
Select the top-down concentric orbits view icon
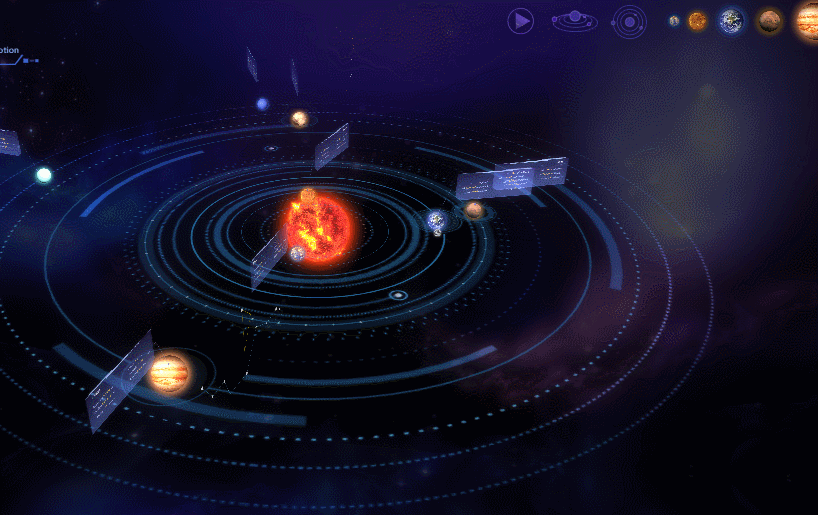pyautogui.click(x=629, y=20)
